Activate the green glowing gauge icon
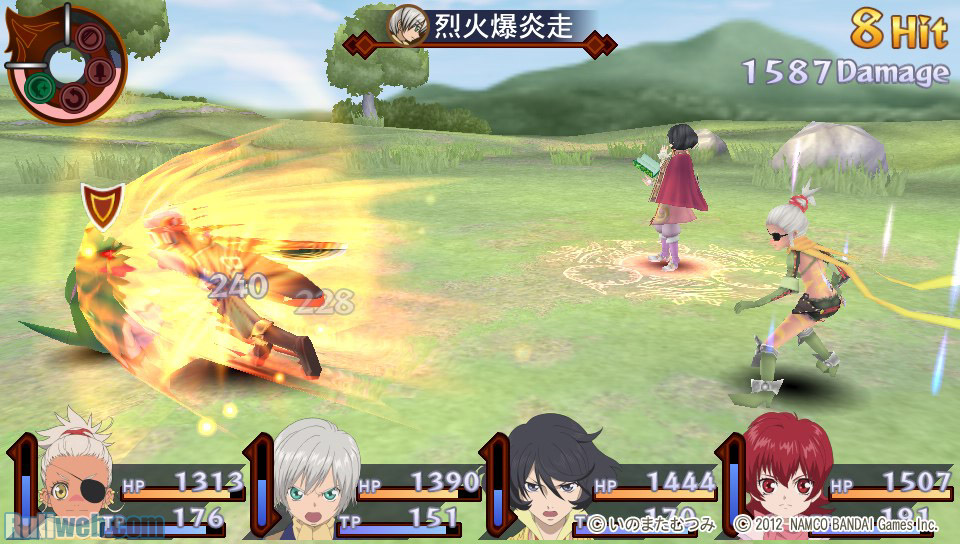Viewport: 960px width, 544px height. click(x=41, y=88)
